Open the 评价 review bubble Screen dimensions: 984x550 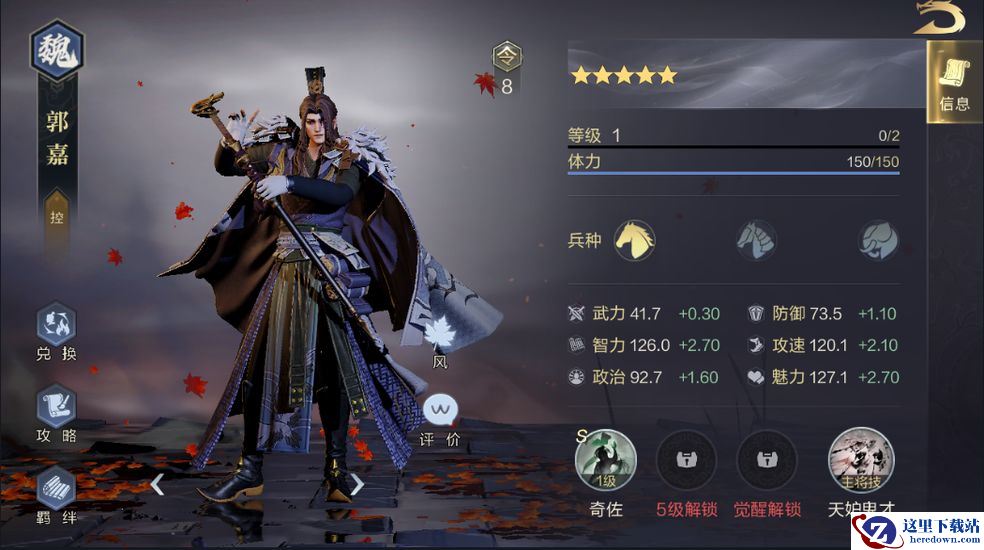(440, 410)
